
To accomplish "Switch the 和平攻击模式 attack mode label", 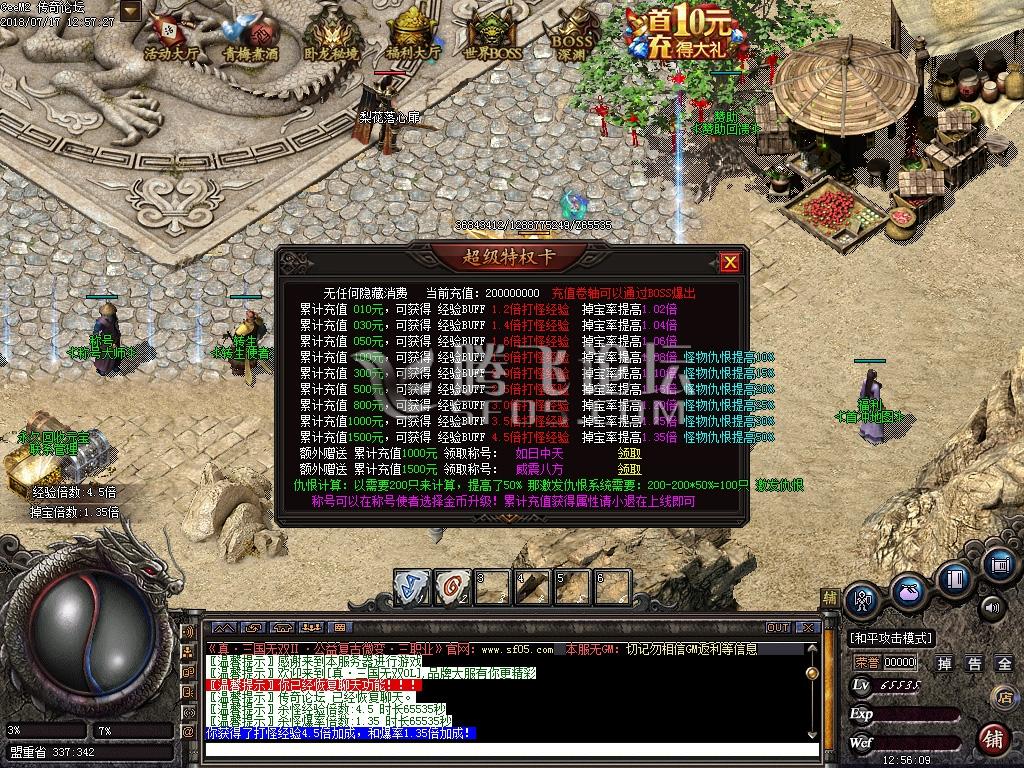I will pyautogui.click(x=891, y=637).
